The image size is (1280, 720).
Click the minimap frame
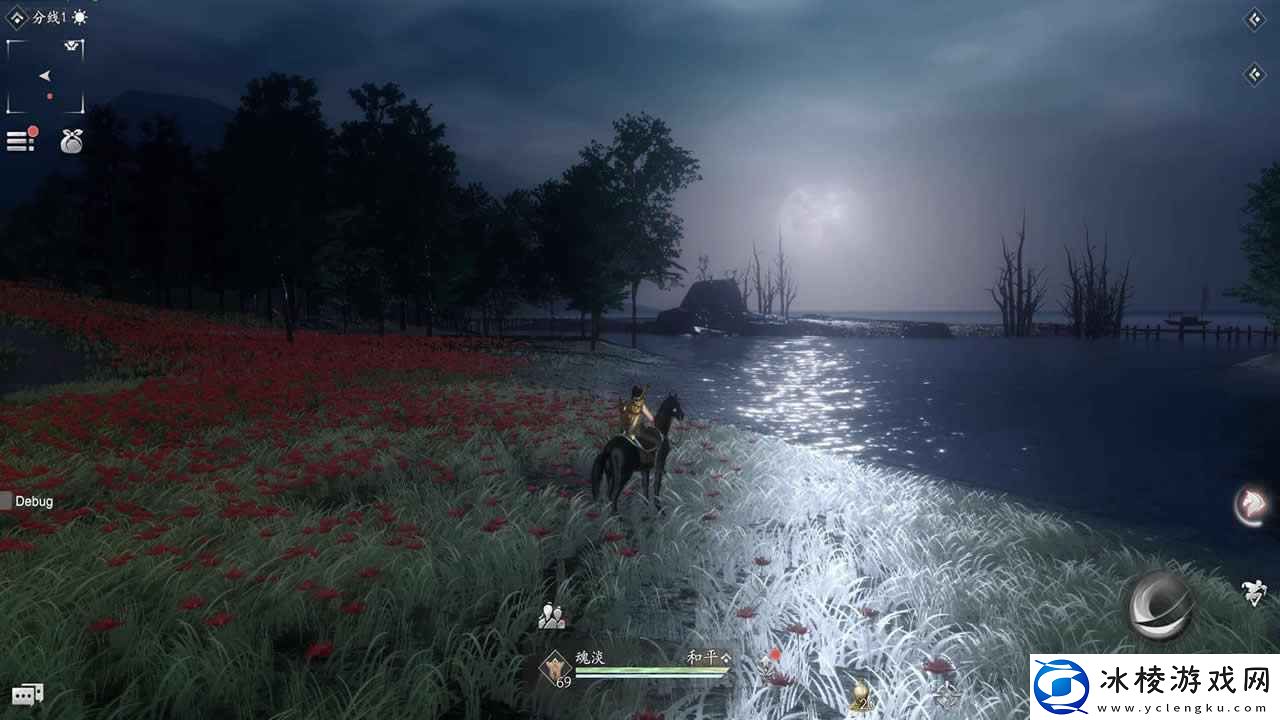tap(45, 78)
